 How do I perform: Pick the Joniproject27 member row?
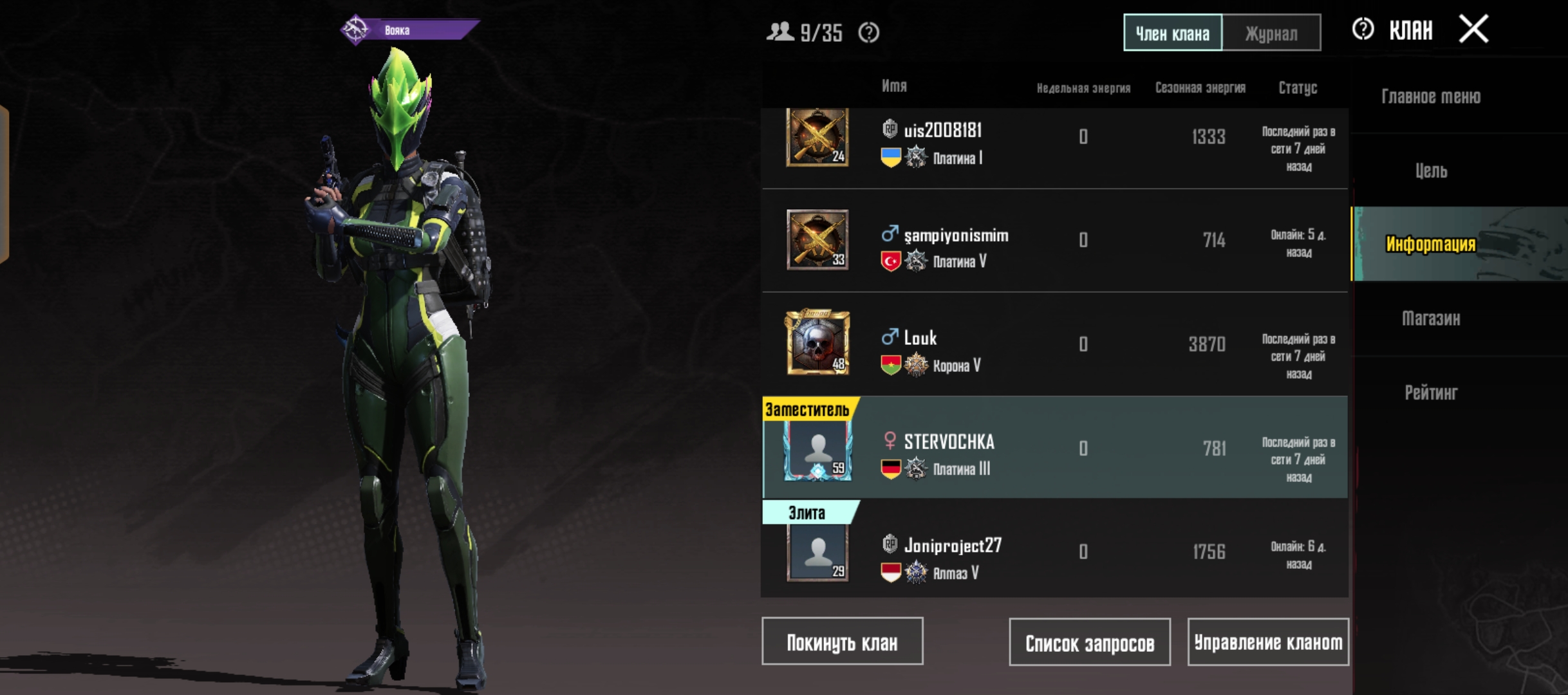[1054, 551]
